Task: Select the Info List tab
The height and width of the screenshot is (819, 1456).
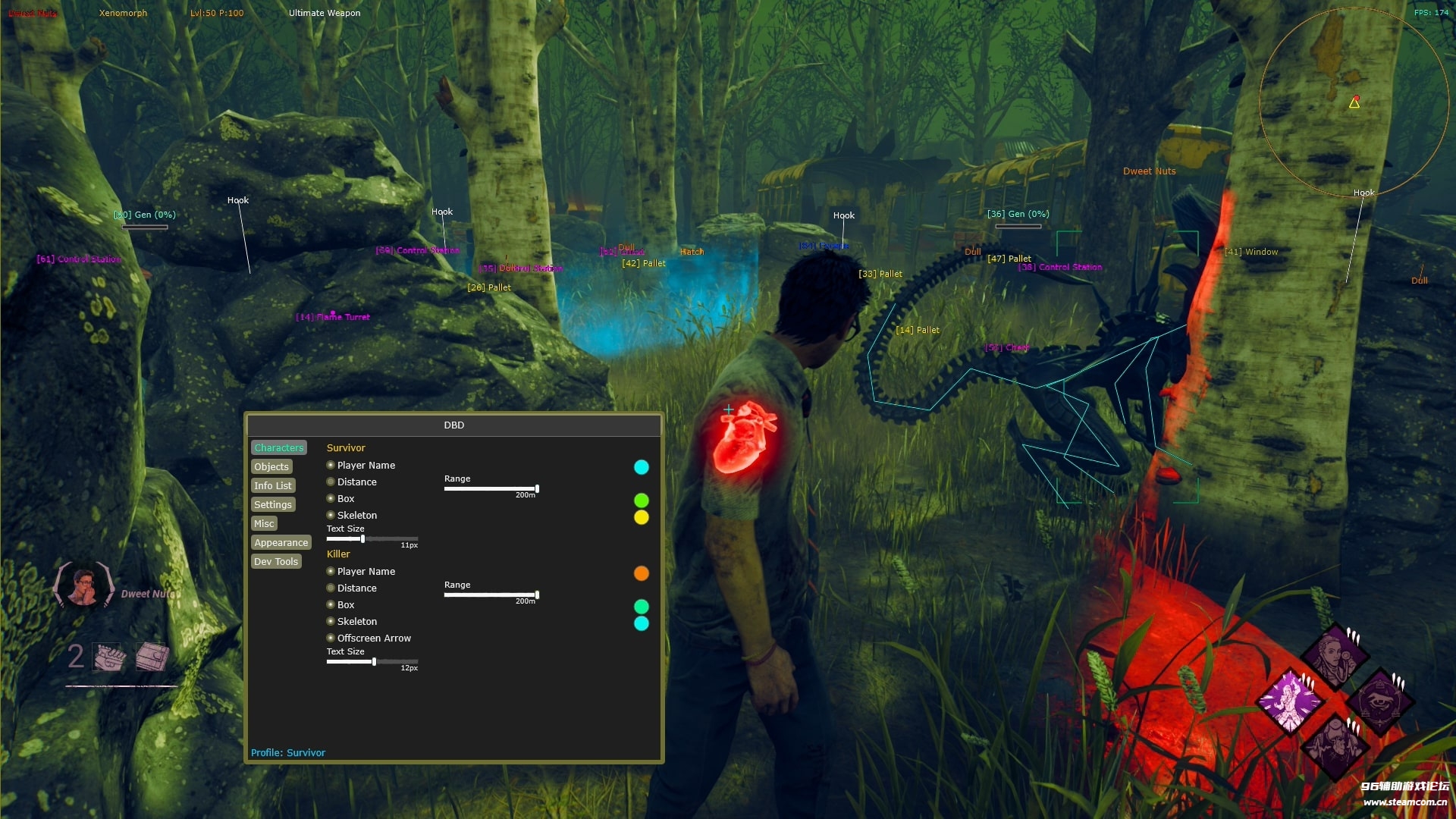Action: click(272, 486)
